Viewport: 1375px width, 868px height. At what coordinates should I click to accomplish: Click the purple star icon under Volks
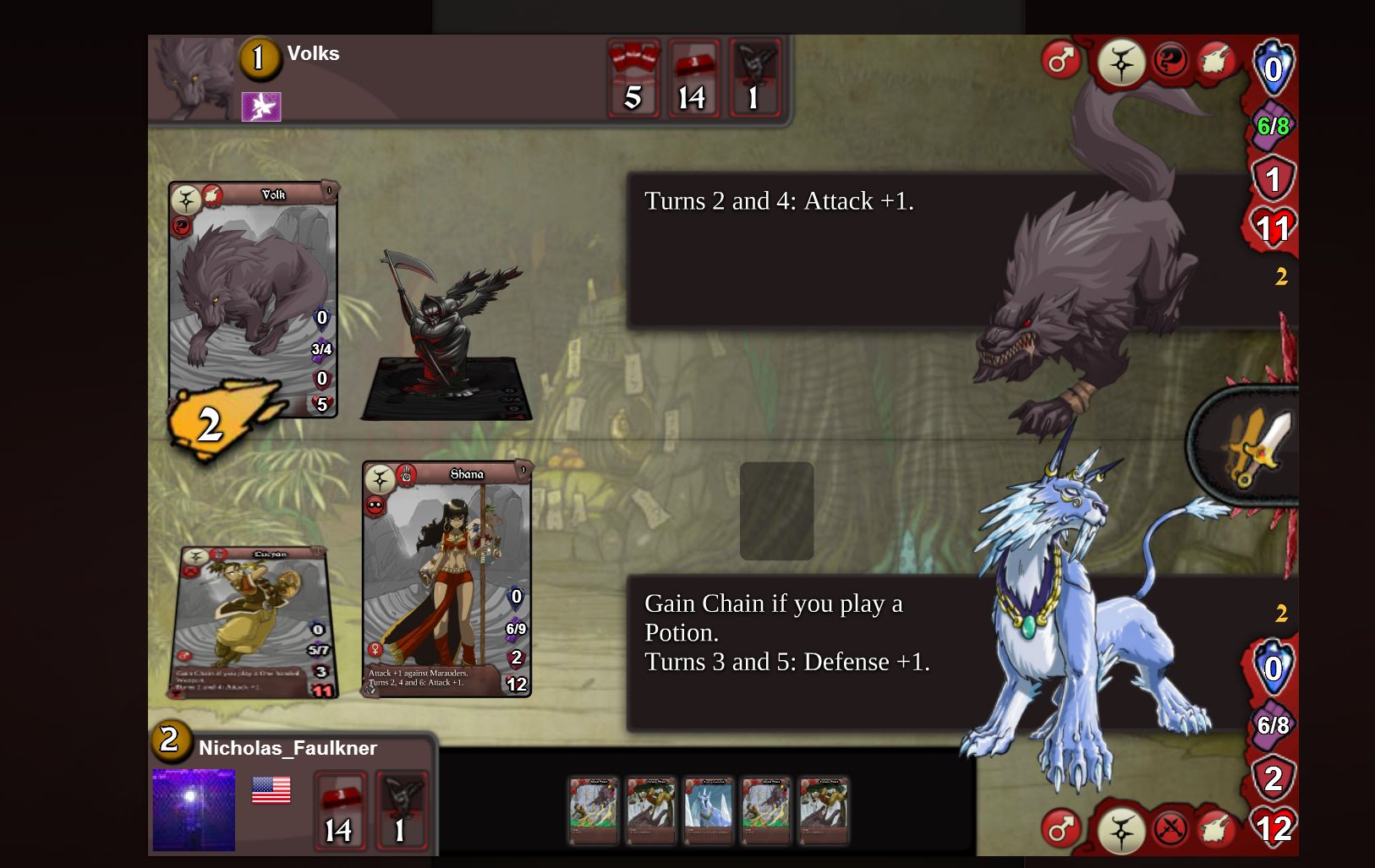pos(261,107)
